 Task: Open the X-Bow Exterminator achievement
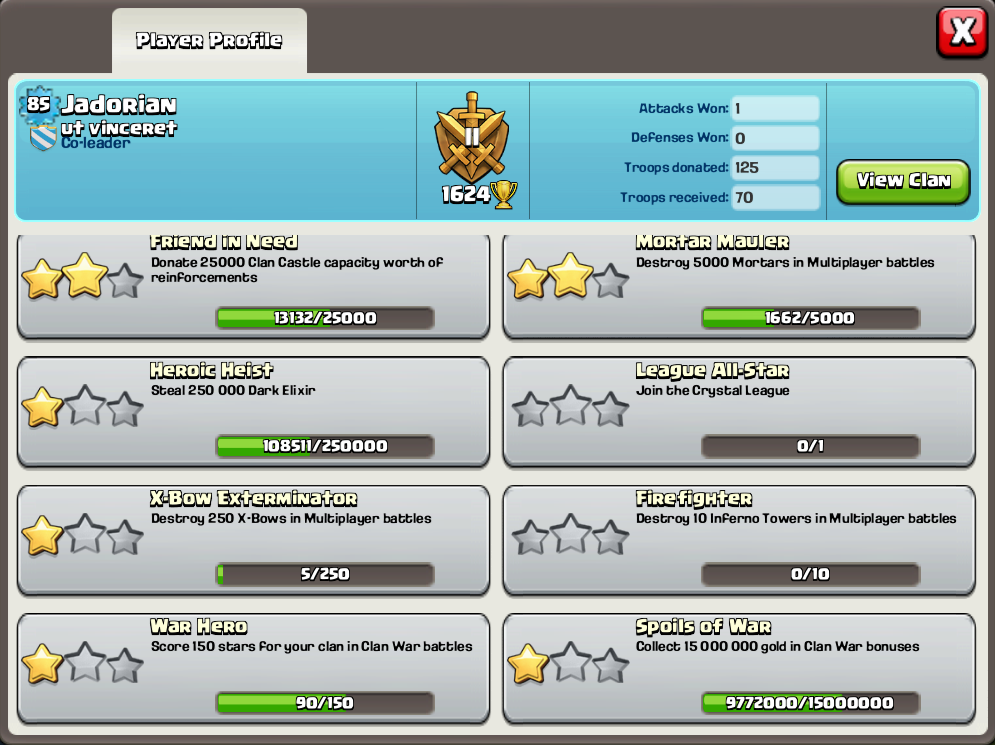[253, 539]
